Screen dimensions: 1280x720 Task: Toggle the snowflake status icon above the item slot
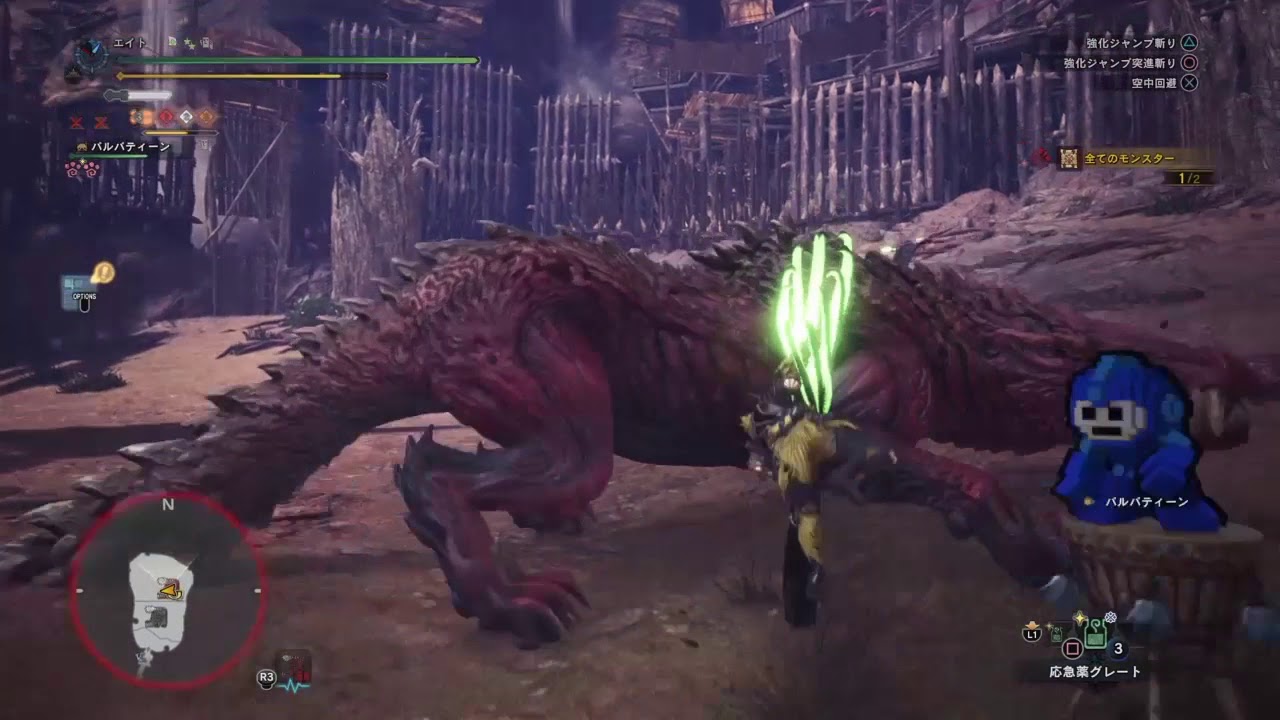(1110, 616)
